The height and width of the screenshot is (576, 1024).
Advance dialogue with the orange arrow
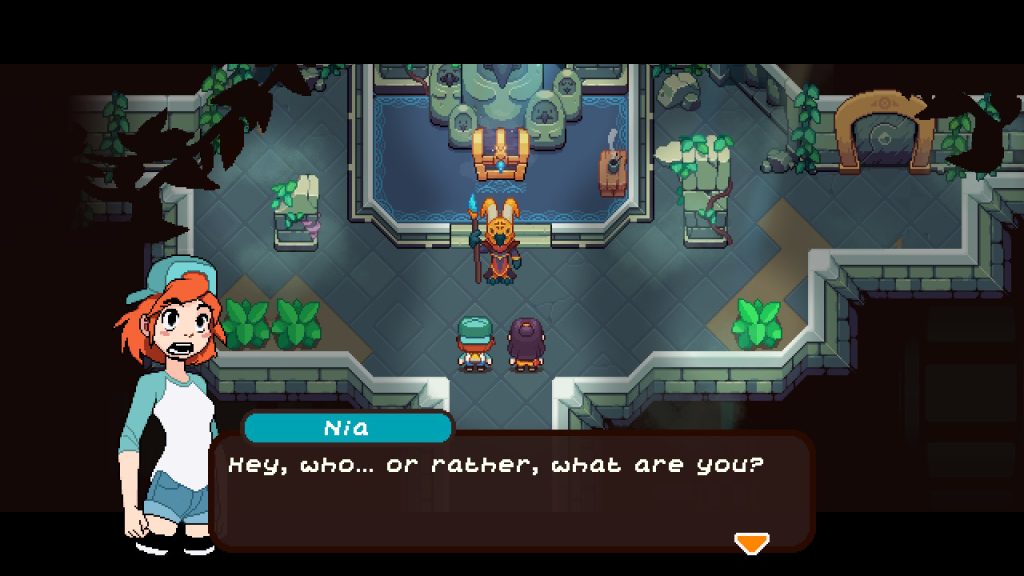point(751,542)
